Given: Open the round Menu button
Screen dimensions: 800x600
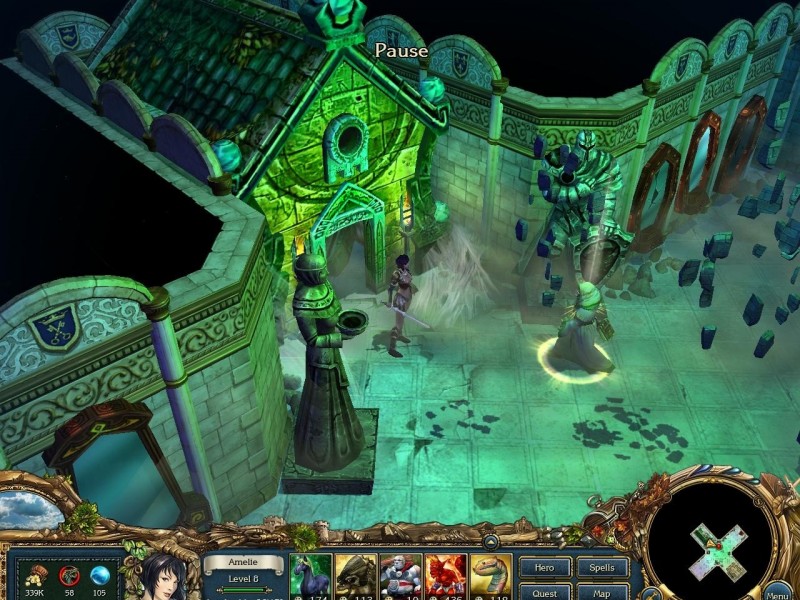Looking at the screenshot, I should (778, 590).
